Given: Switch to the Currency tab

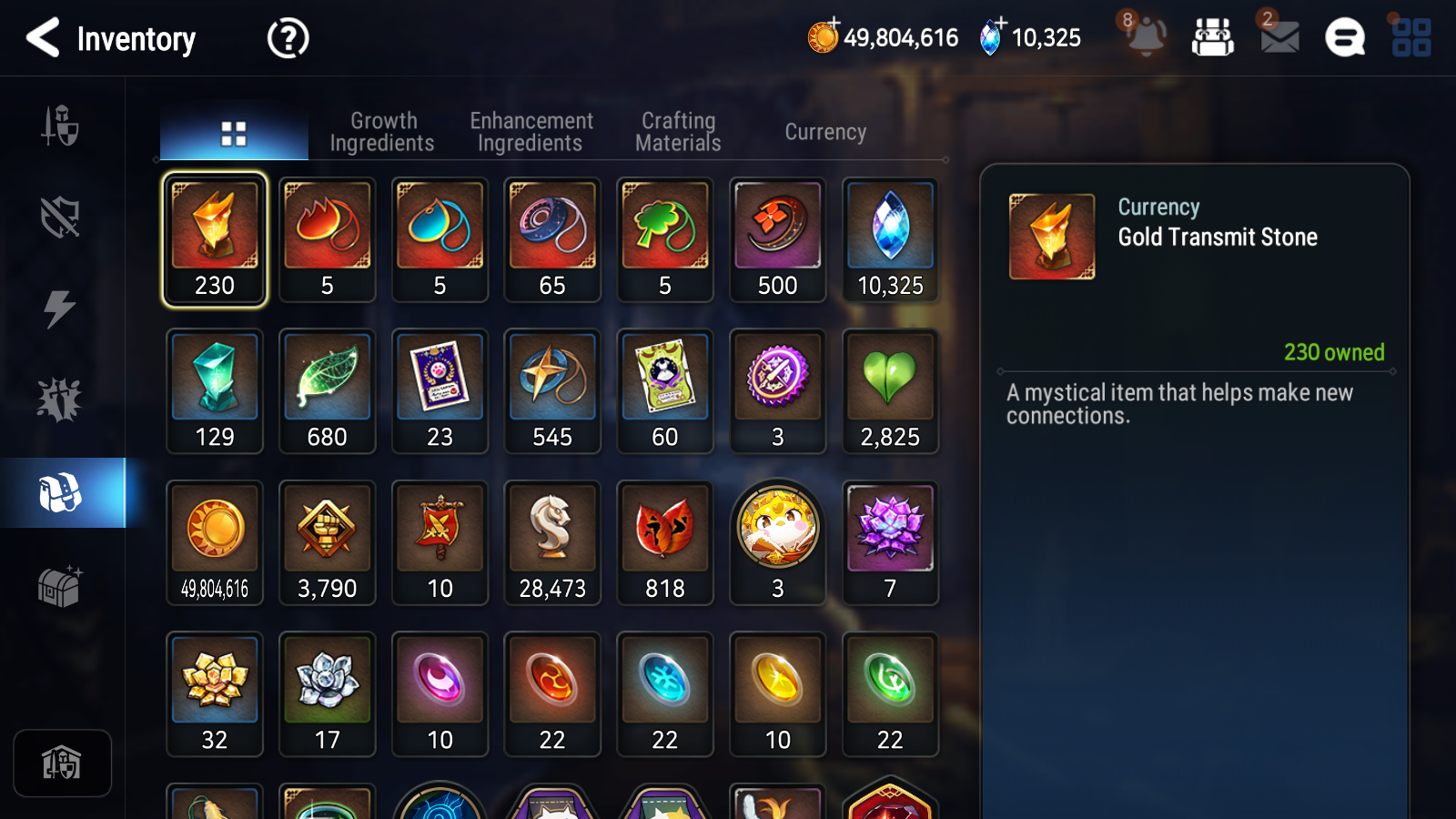Looking at the screenshot, I should (824, 131).
